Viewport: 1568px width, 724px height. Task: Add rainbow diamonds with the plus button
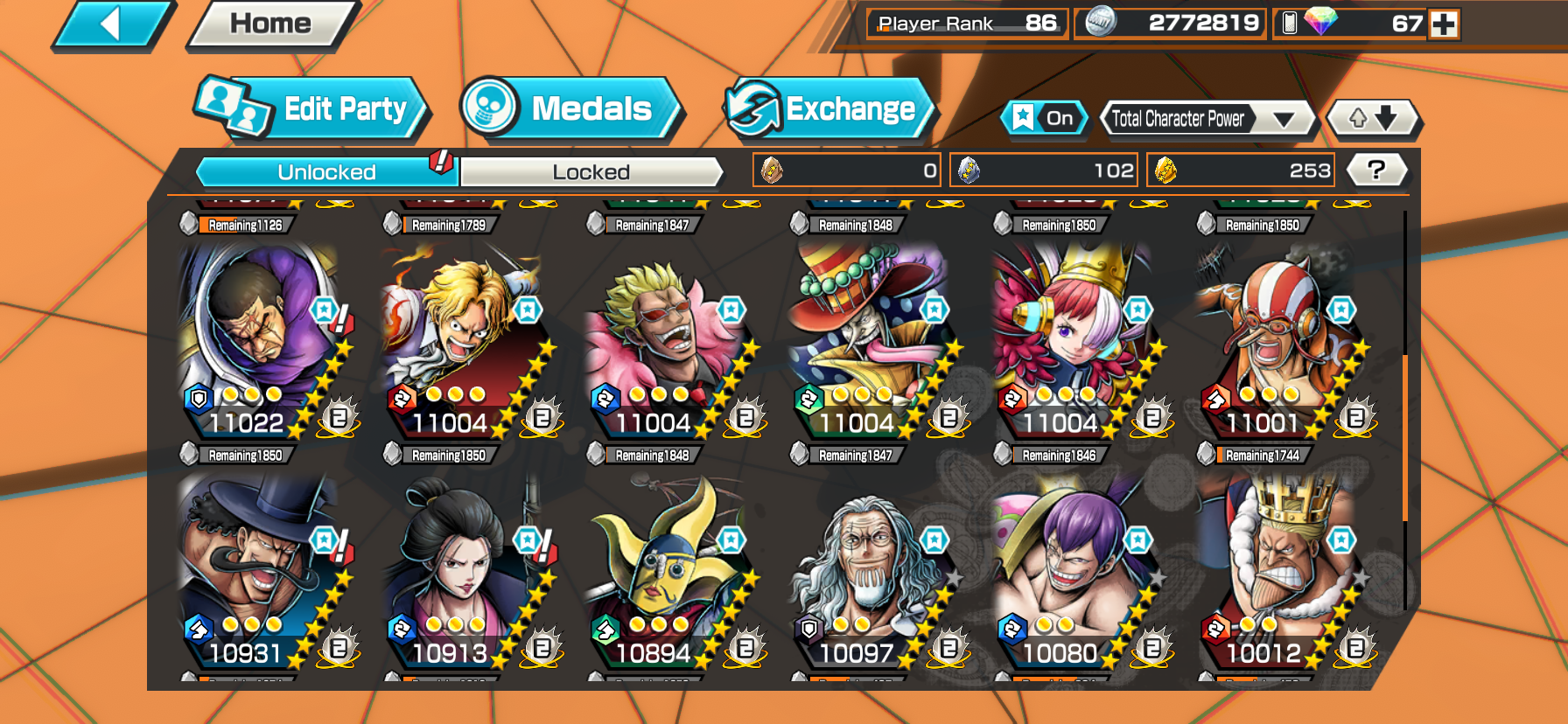[1444, 24]
